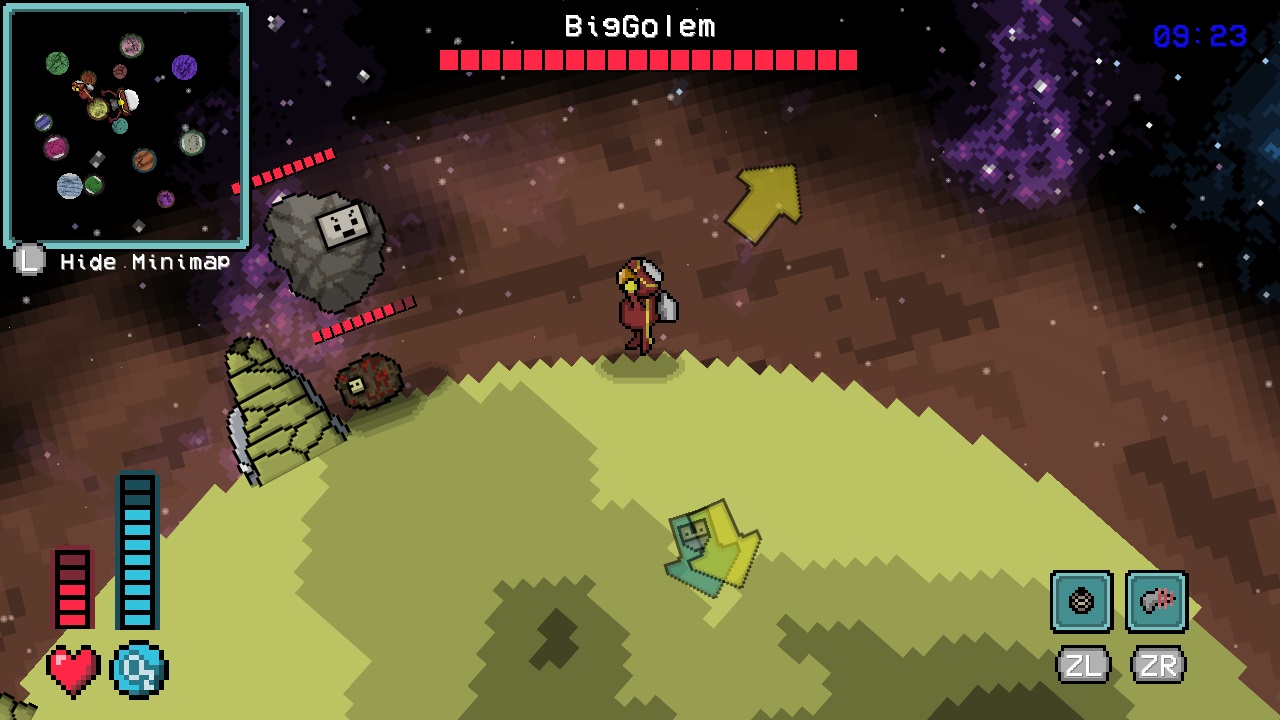The height and width of the screenshot is (720, 1280).
Task: Select the egg bomb ability icon
Action: [1080, 602]
